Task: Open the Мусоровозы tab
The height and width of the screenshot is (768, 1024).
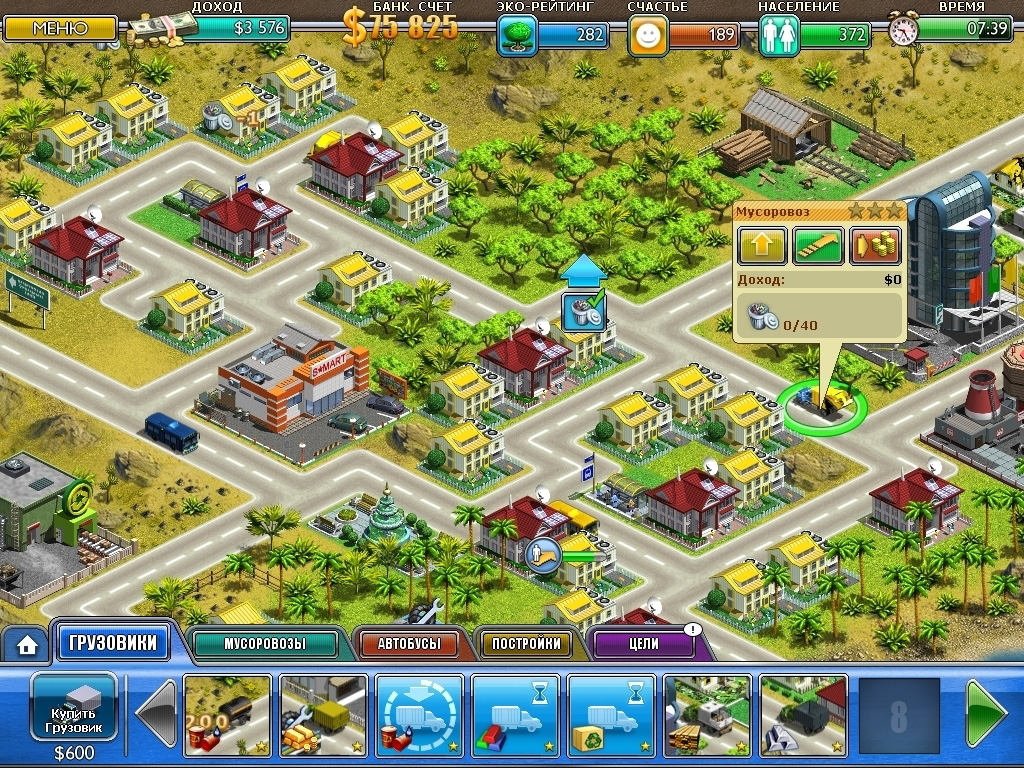Action: pos(264,644)
